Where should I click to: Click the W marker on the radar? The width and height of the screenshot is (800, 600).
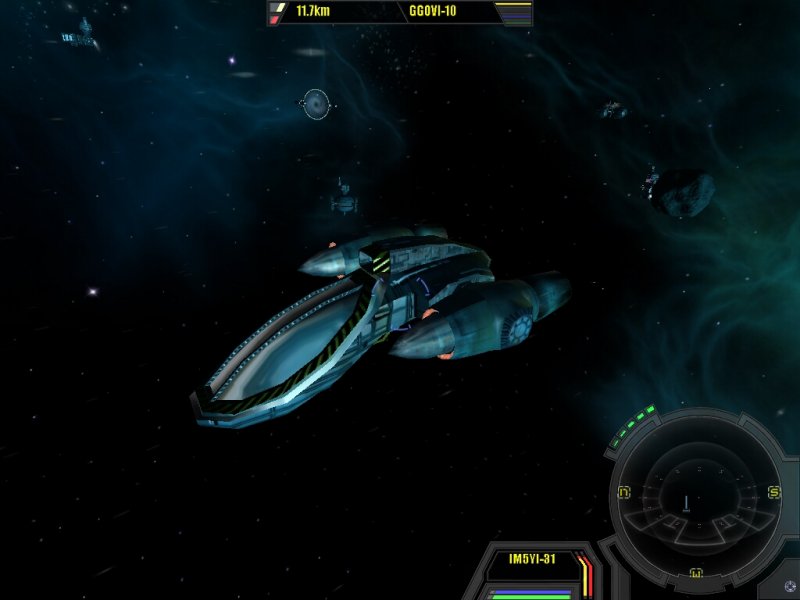697,573
